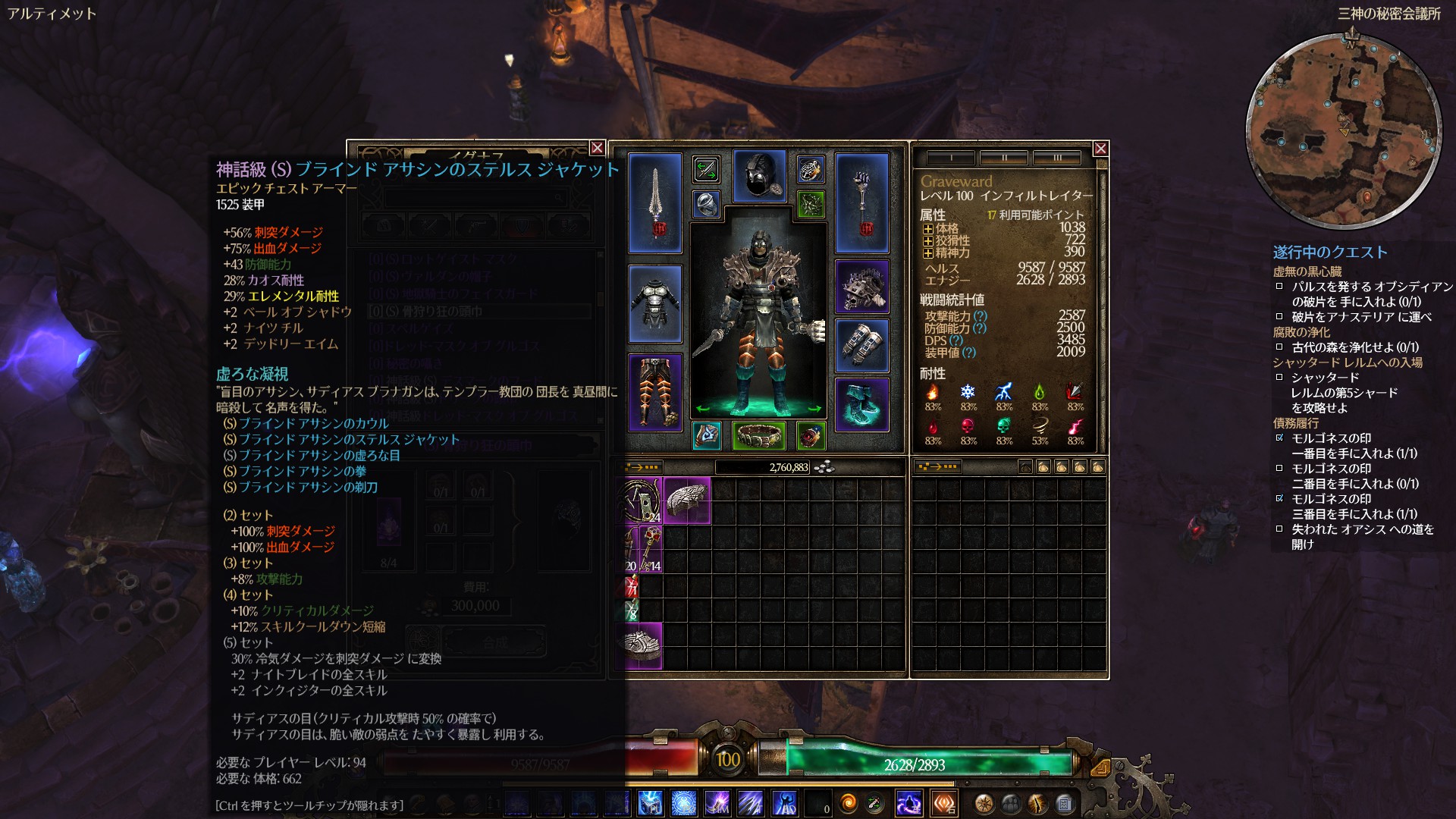Screen dimensions: 1456x819
Task: Uncheck the モルゴネスの印 三番目 quest checkbox
Action: pyautogui.click(x=1279, y=497)
